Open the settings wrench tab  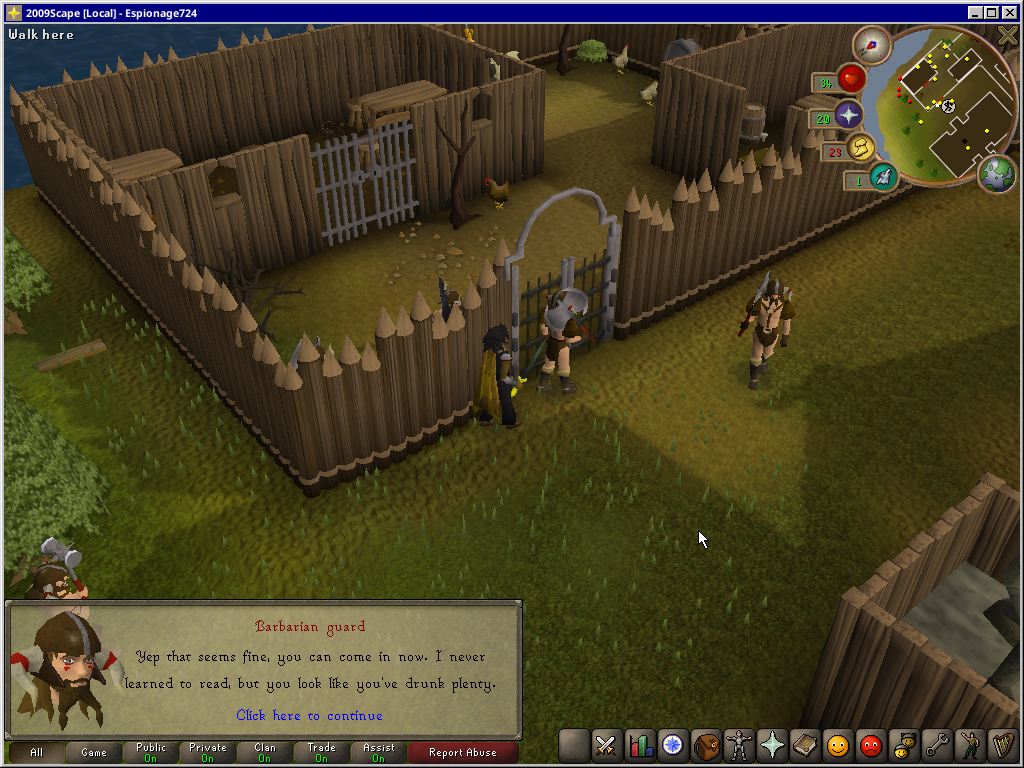coord(936,745)
